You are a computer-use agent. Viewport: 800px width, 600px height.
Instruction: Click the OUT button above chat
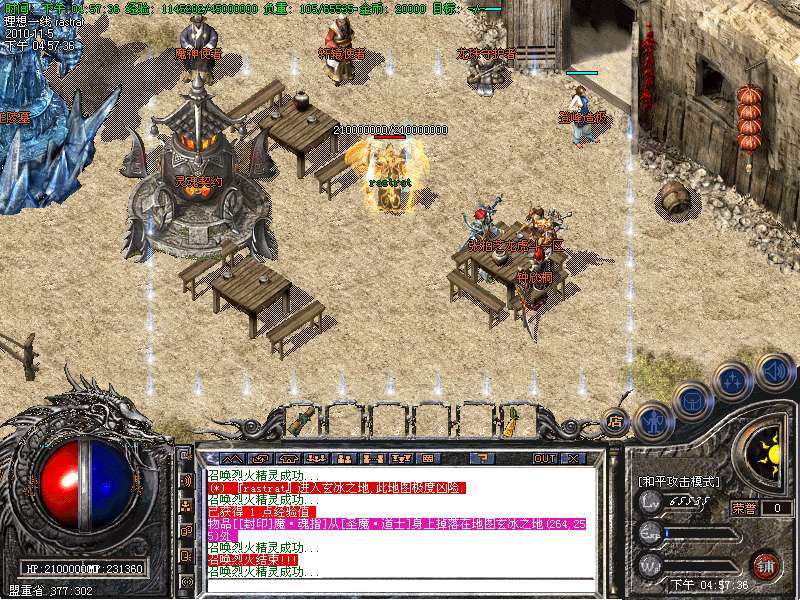pos(544,458)
